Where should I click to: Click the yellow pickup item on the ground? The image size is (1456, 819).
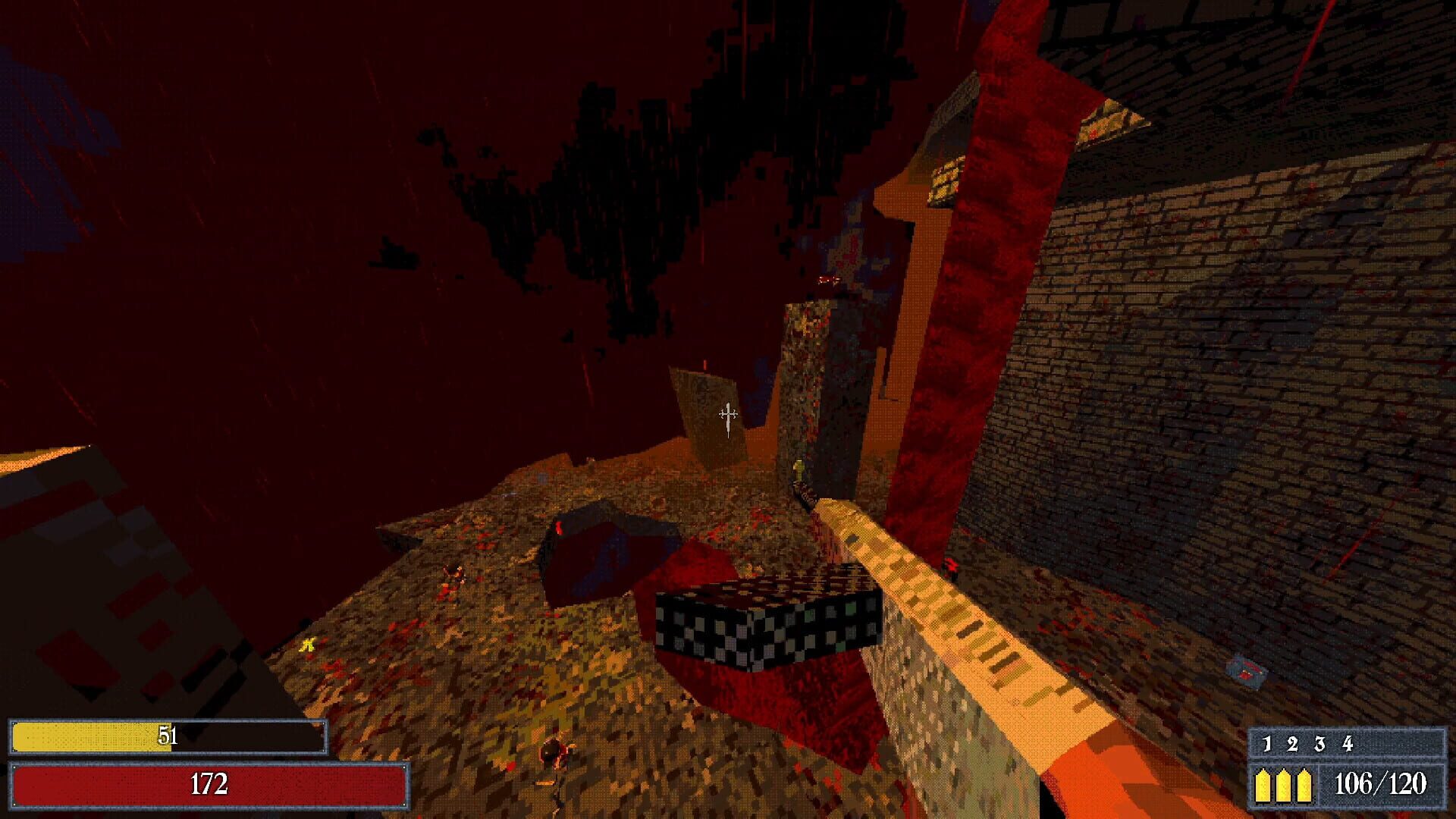point(309,645)
